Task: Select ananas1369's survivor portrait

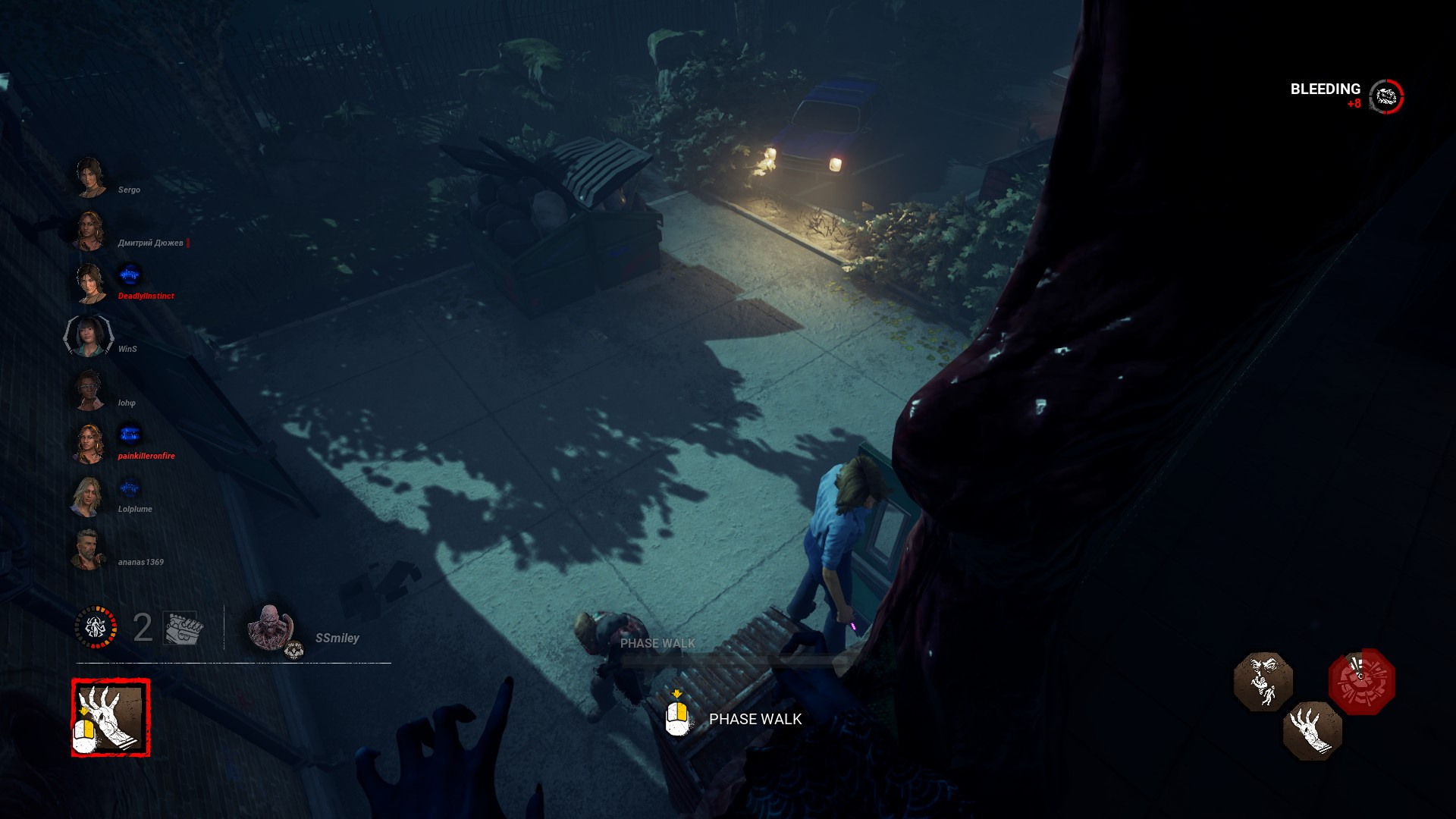Action: pos(88,549)
